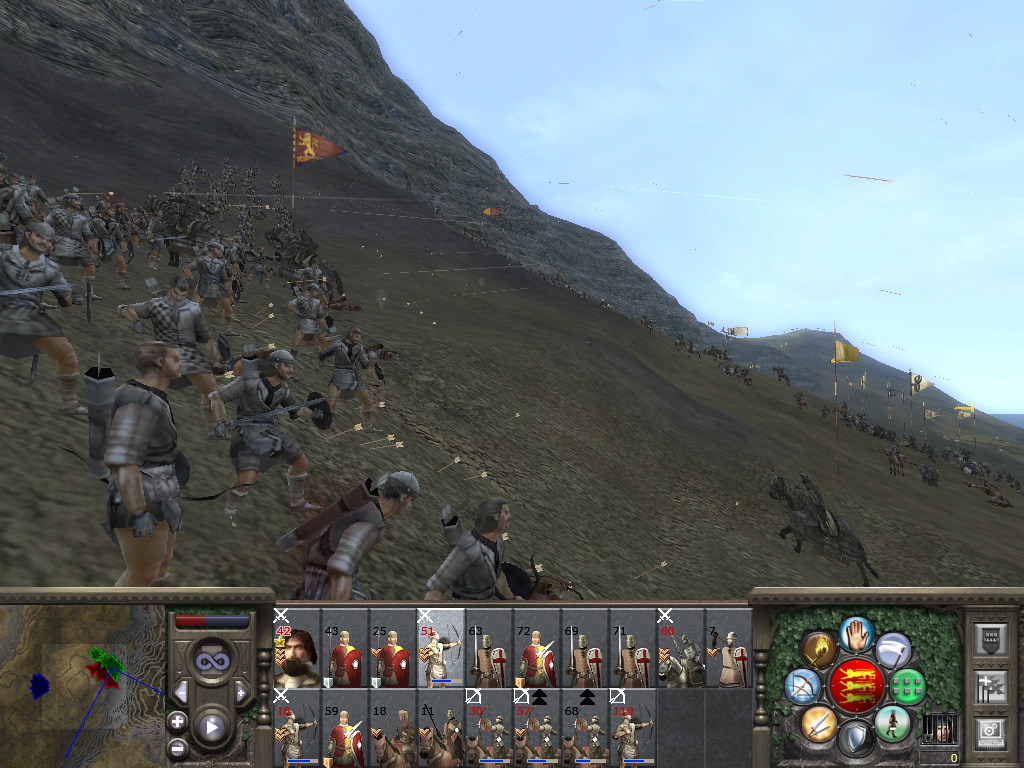The width and height of the screenshot is (1024, 768).
Task: Click the central red lions faction emblem
Action: tap(856, 686)
